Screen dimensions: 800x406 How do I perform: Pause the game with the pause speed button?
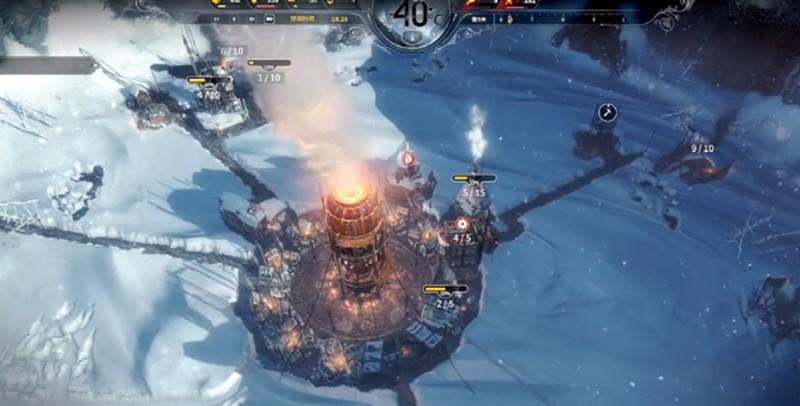pos(216,18)
